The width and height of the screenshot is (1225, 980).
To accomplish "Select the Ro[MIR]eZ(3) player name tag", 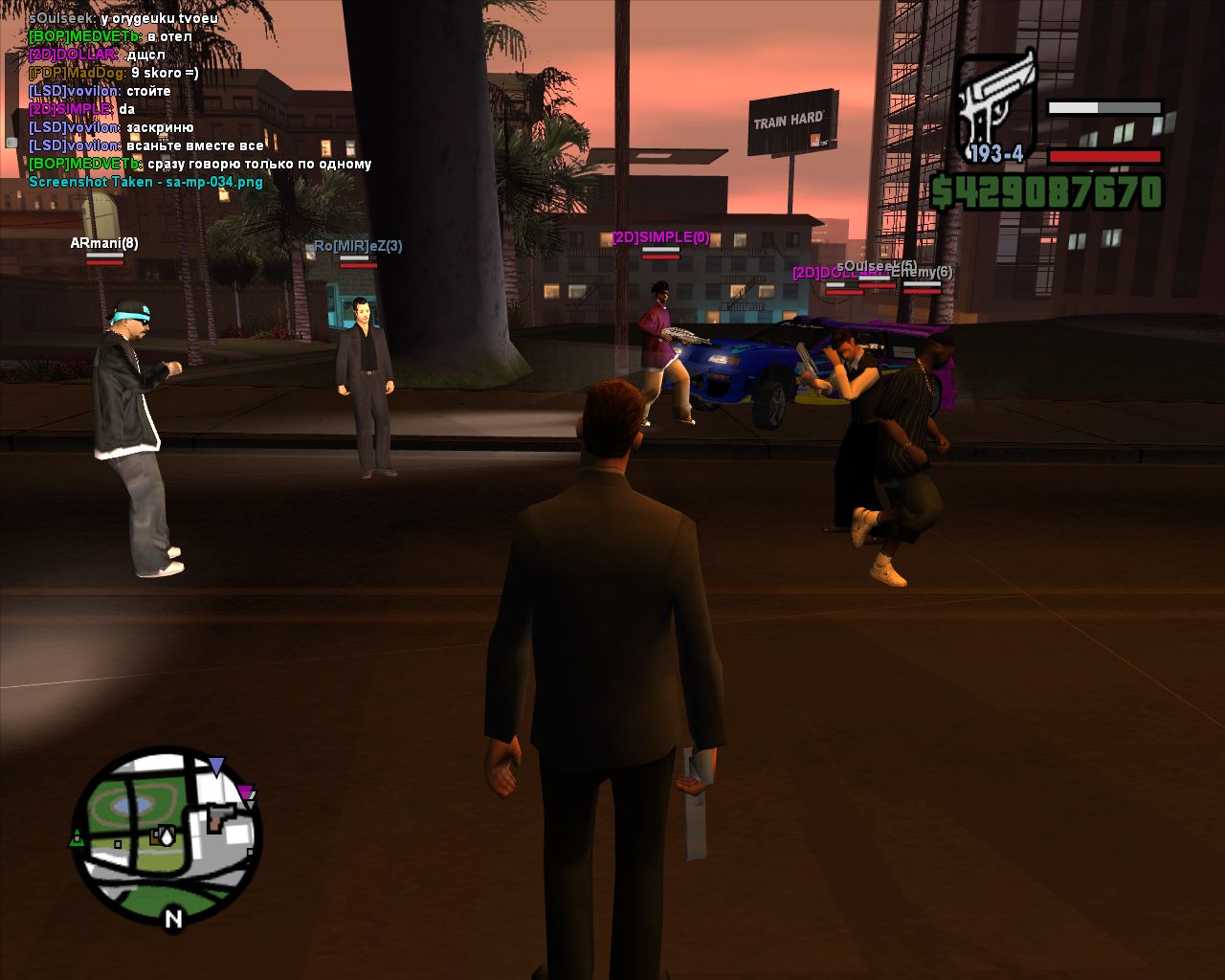I will tap(358, 246).
